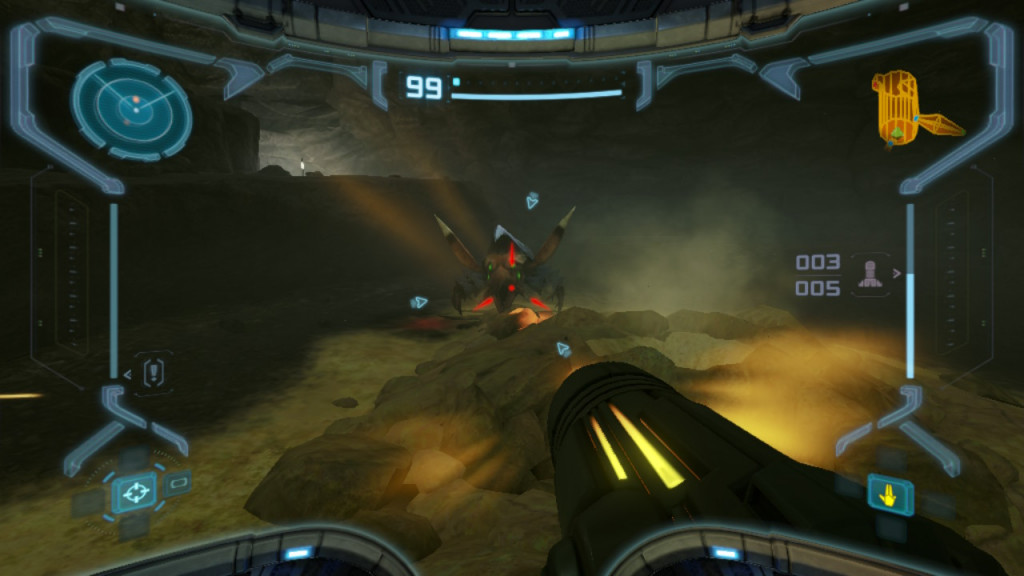Switch to the Scan Visor slot
The image size is (1024, 576).
click(178, 483)
